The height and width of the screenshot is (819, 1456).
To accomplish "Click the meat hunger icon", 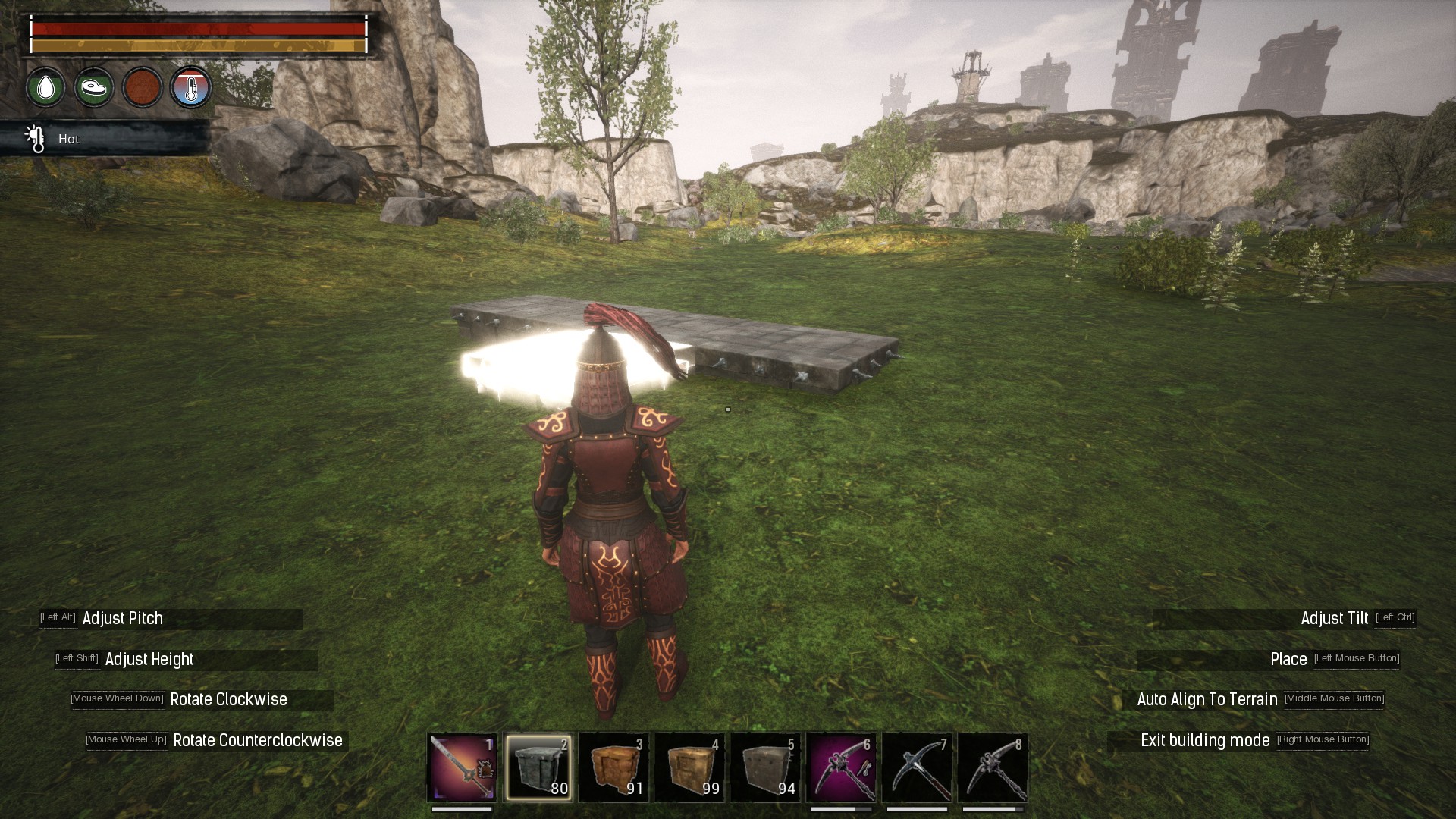I will point(94,88).
